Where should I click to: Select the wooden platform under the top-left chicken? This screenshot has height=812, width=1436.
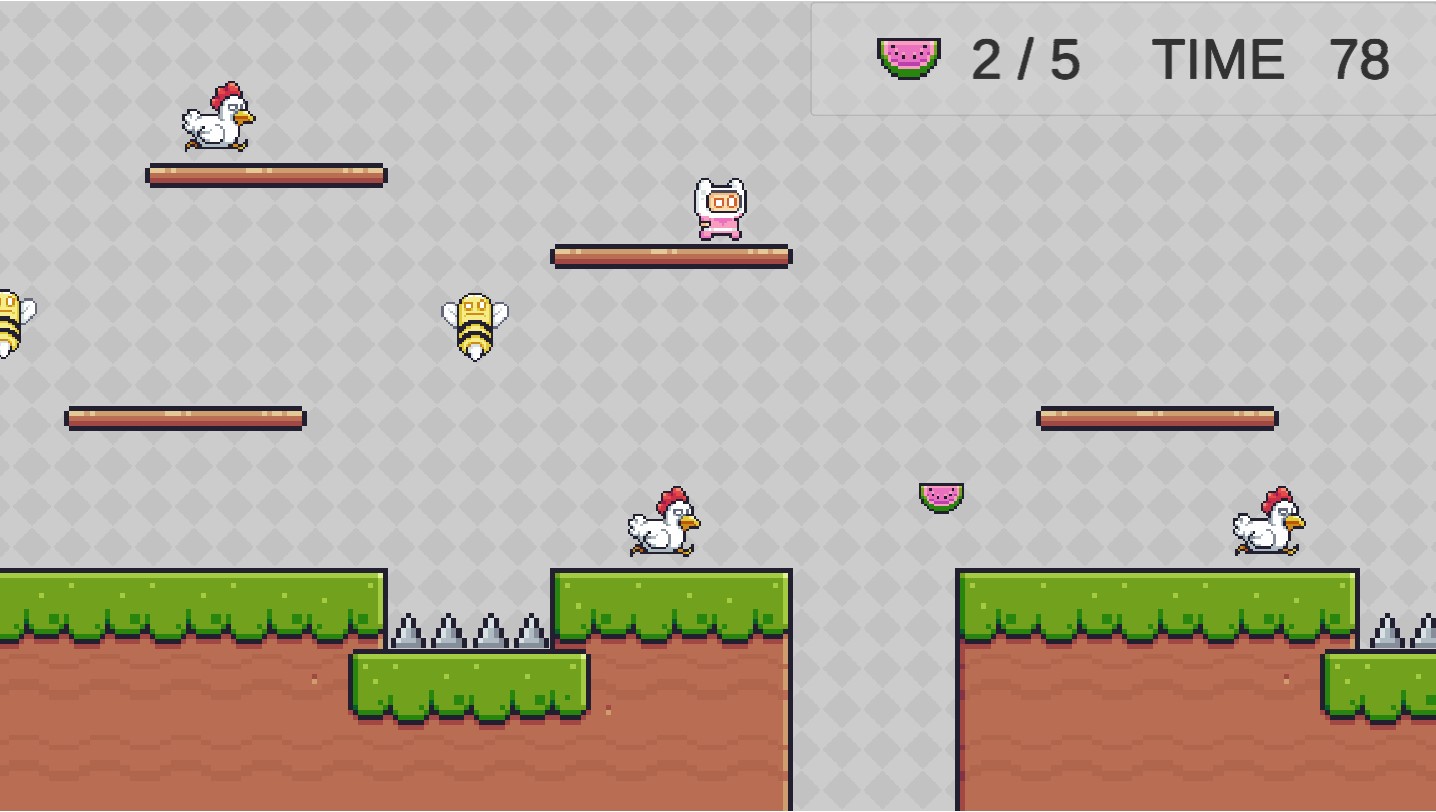266,175
